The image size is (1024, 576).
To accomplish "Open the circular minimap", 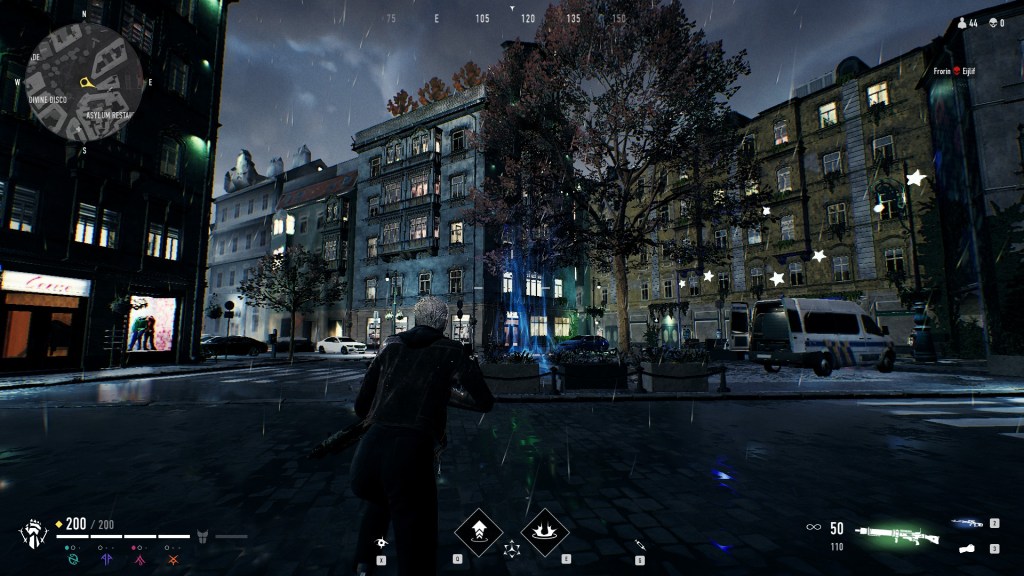I will [x=84, y=81].
